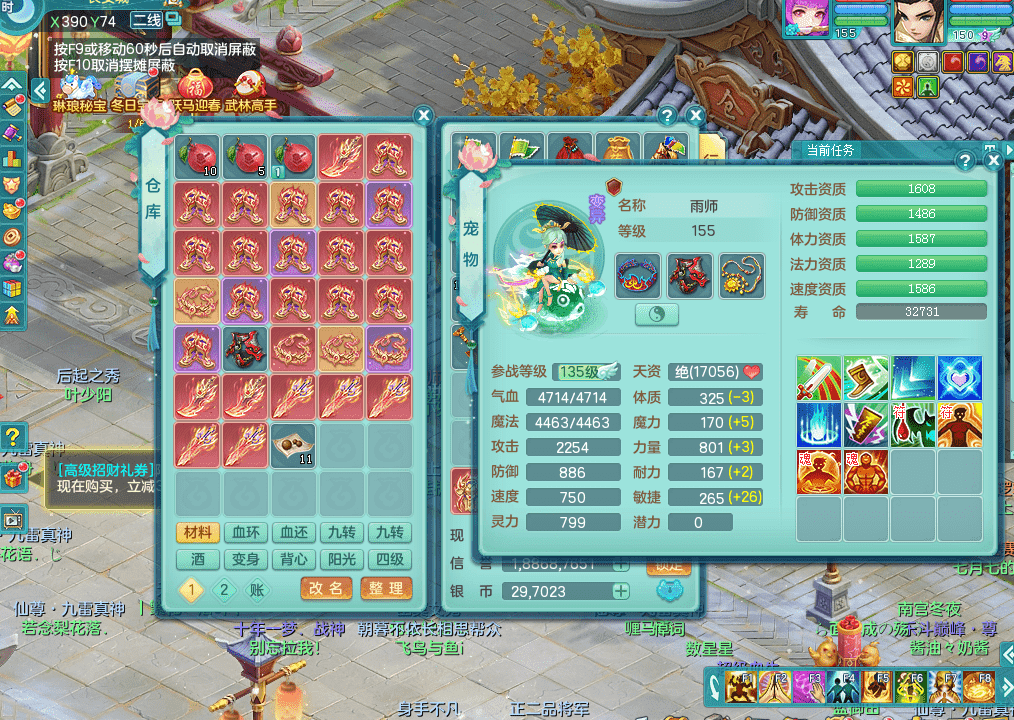Show the 四级 warehouse tab
1014x720 pixels.
390,560
